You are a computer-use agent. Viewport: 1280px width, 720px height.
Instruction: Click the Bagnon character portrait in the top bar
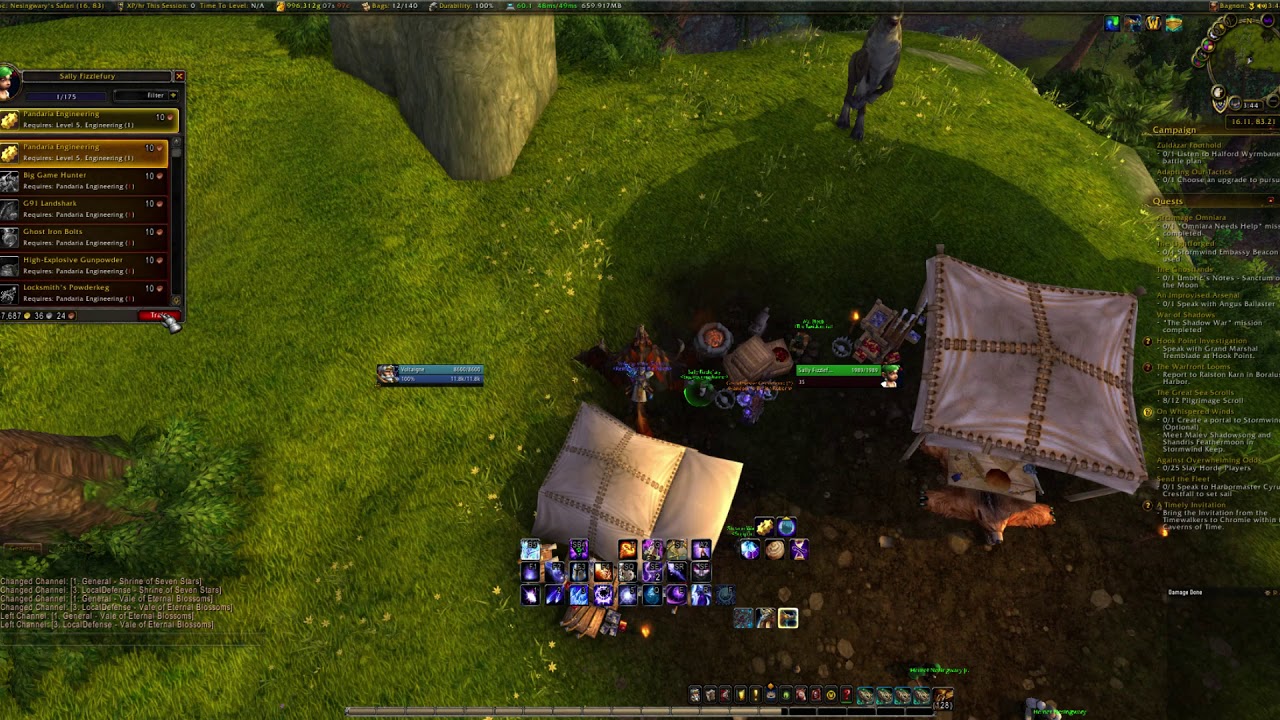pos(1213,6)
